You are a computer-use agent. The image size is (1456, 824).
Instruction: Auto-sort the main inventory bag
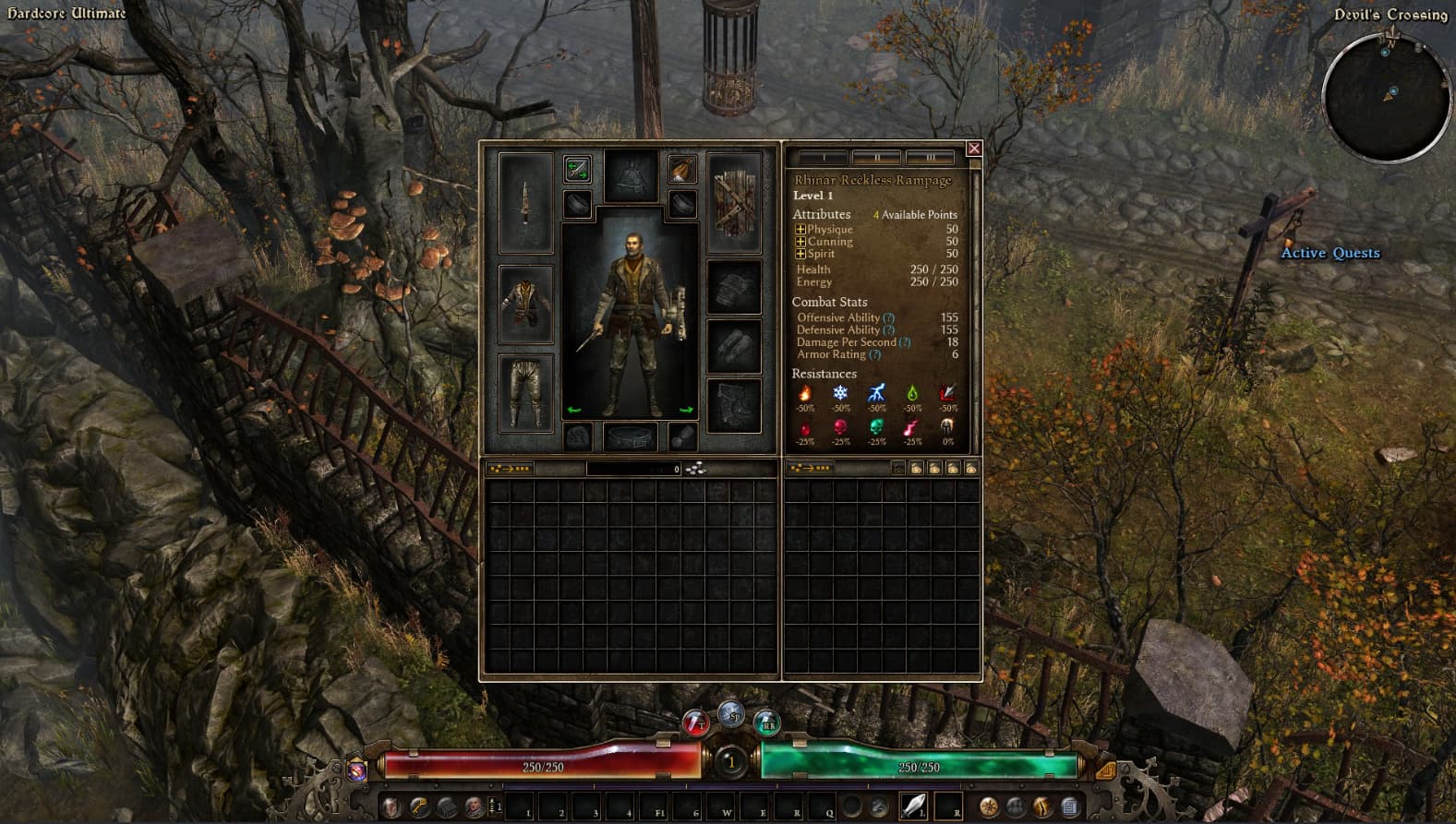coord(510,469)
